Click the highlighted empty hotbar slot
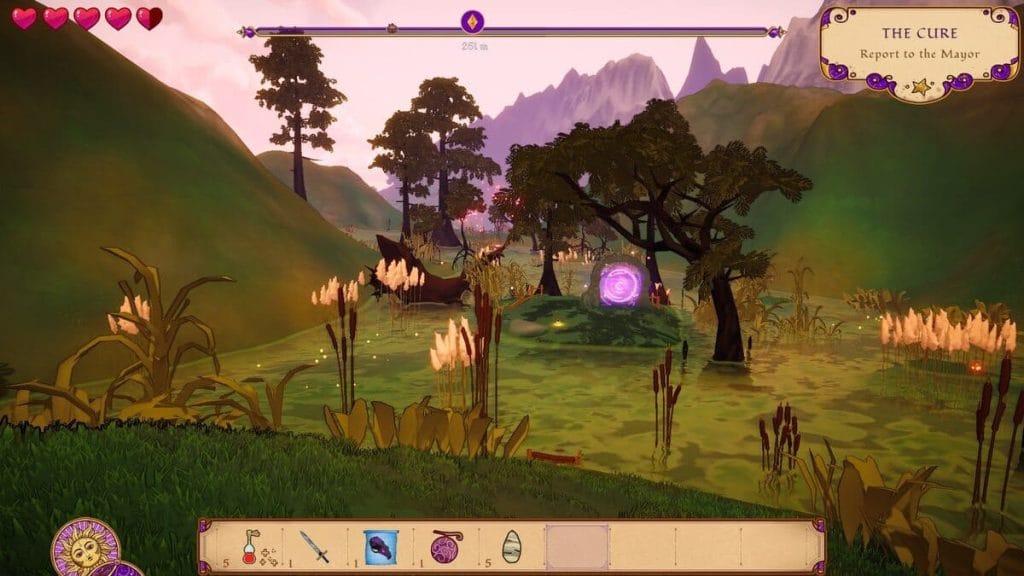This screenshot has height=576, width=1024. click(x=577, y=547)
